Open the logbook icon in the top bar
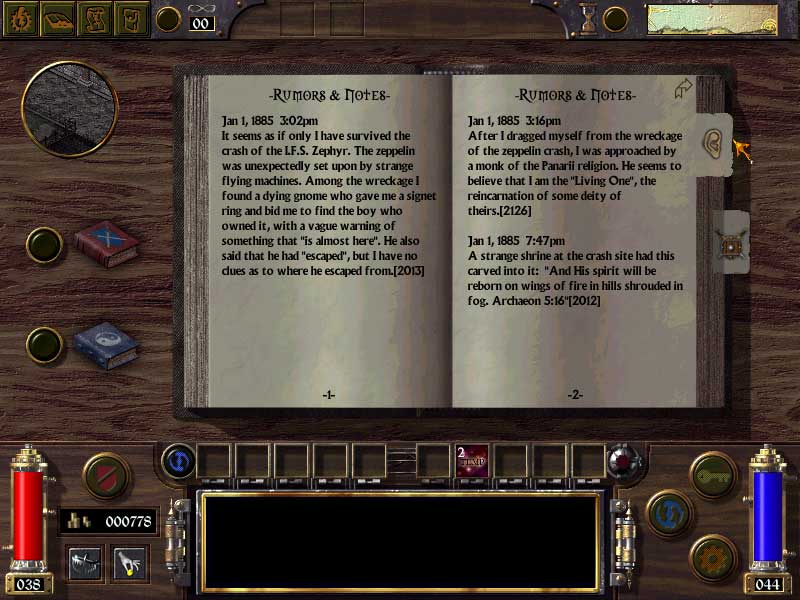800x600 pixels. click(x=59, y=18)
